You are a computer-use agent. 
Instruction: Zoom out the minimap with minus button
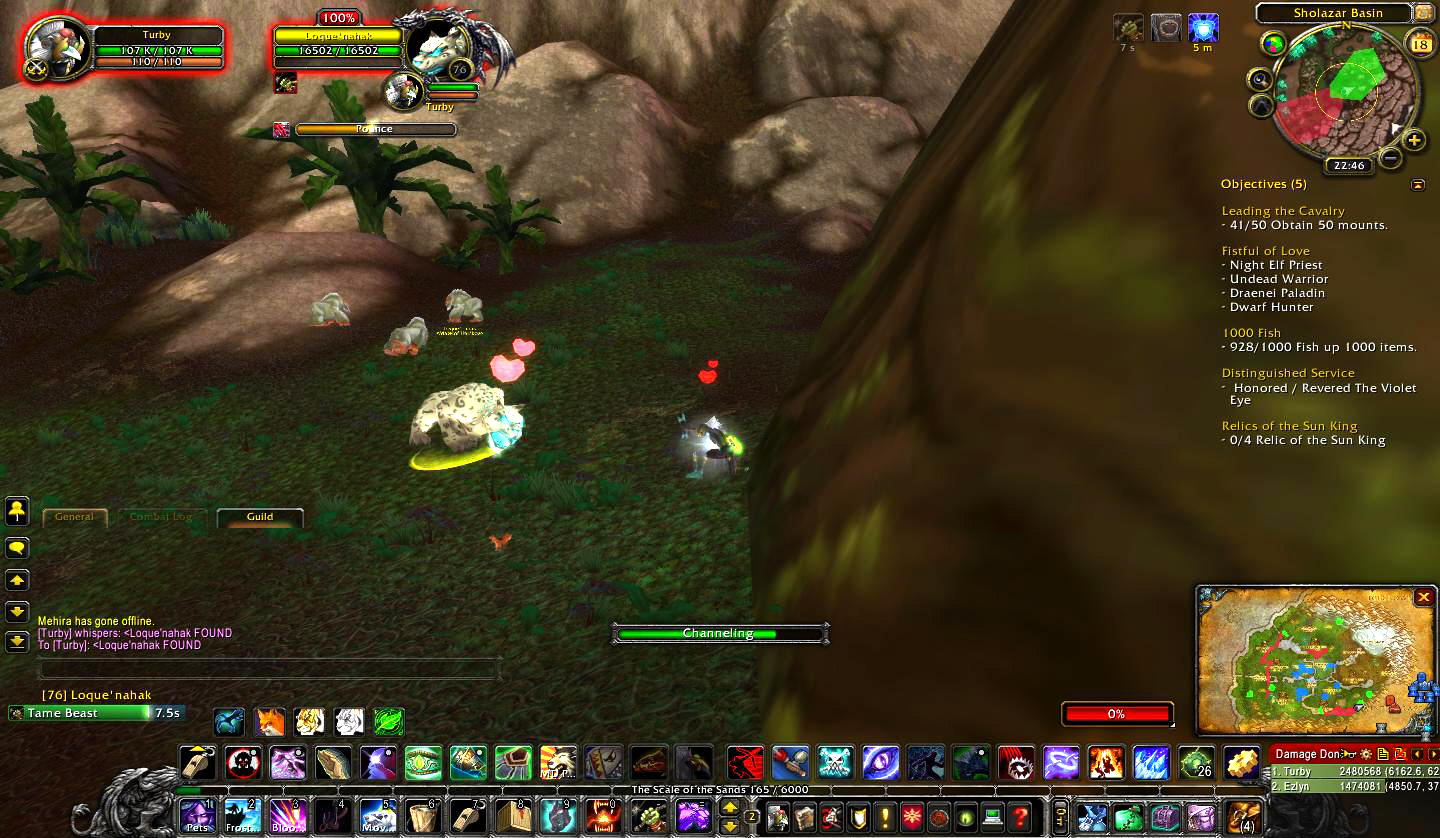point(1390,157)
